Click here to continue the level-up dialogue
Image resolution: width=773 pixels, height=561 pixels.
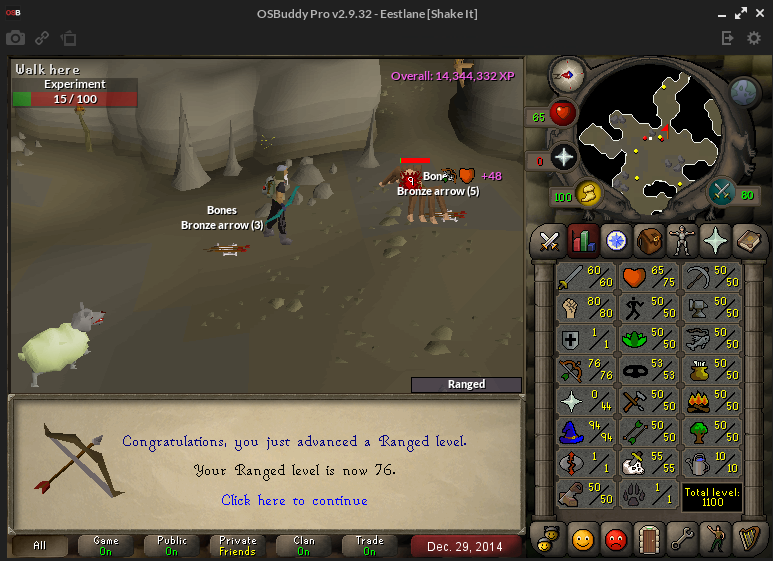294,500
